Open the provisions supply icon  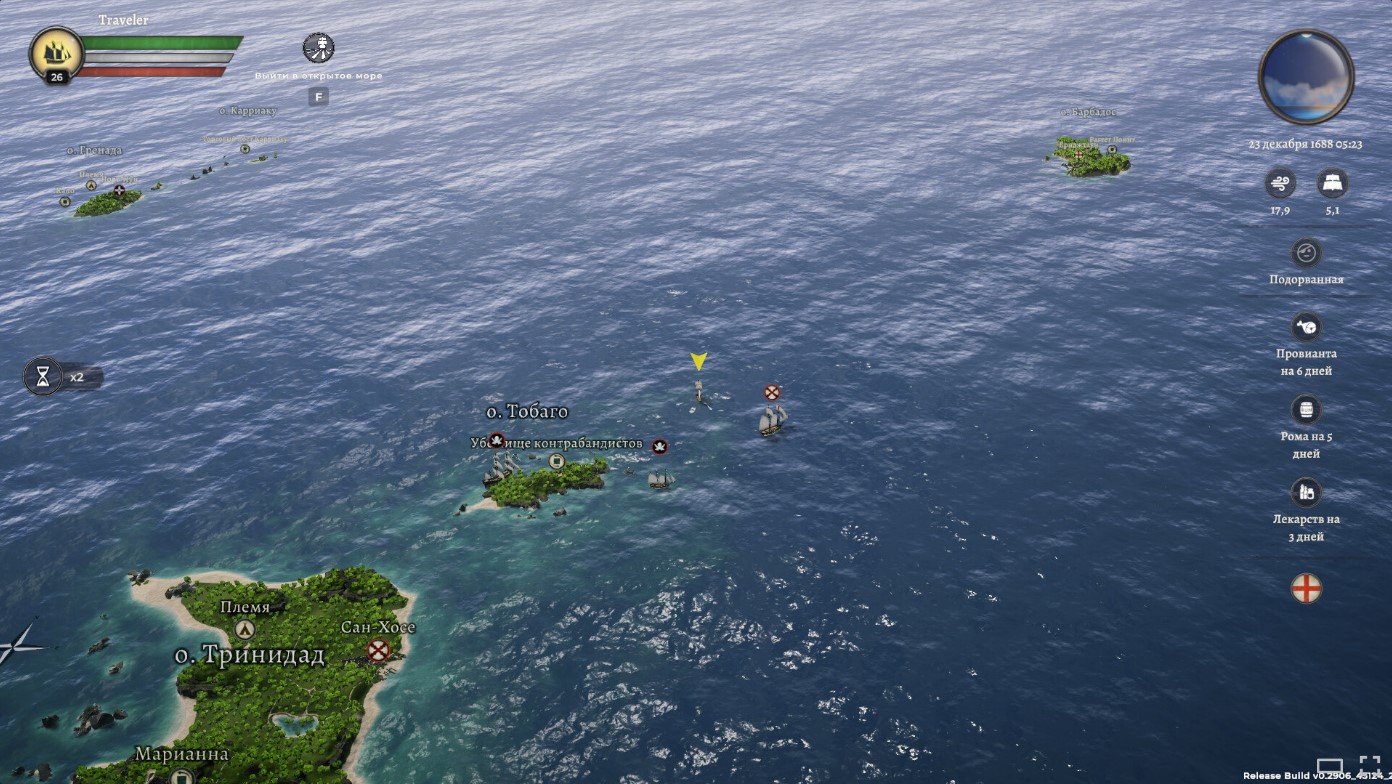click(1305, 327)
